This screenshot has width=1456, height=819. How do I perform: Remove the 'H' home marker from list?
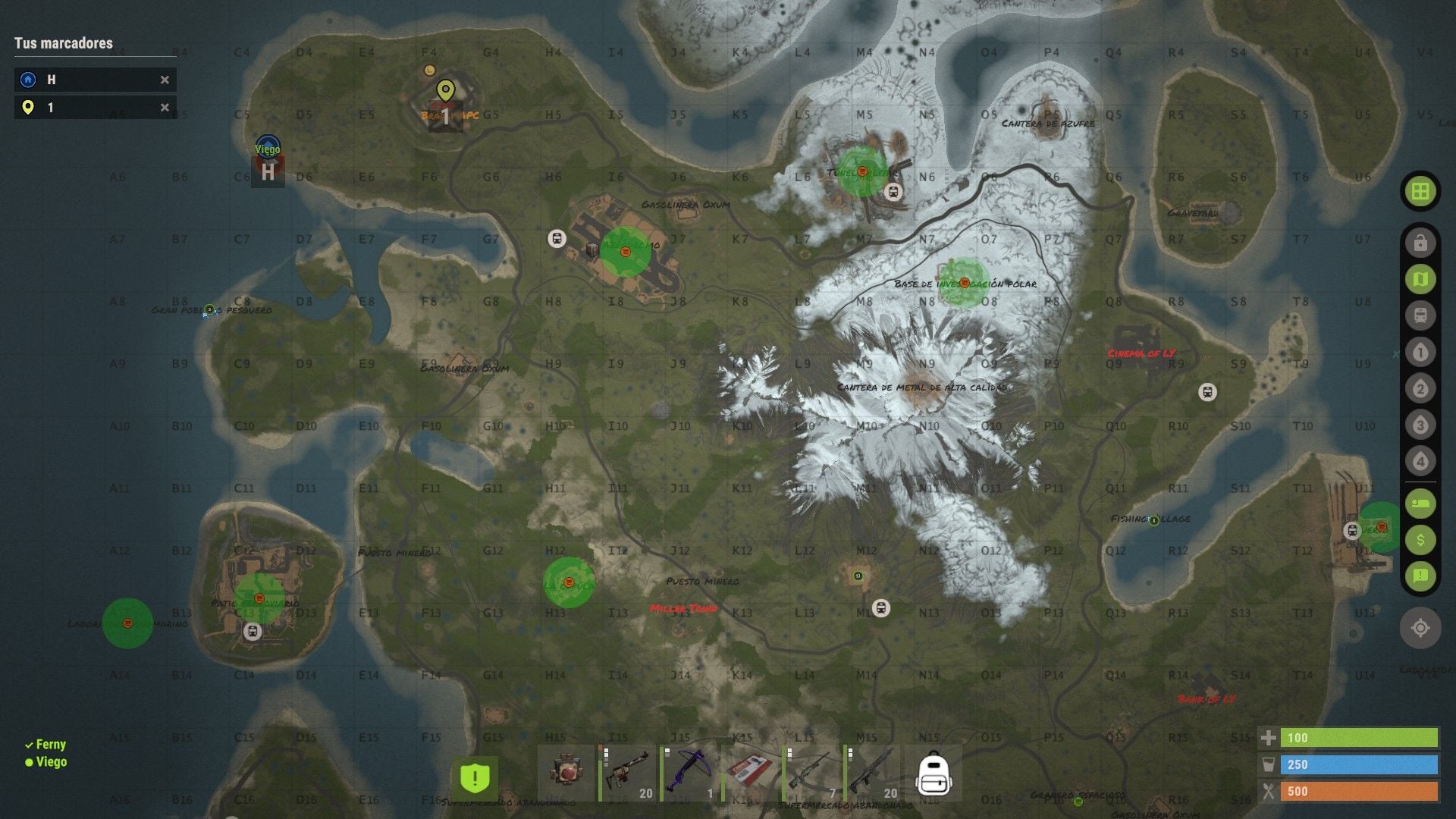click(x=165, y=80)
